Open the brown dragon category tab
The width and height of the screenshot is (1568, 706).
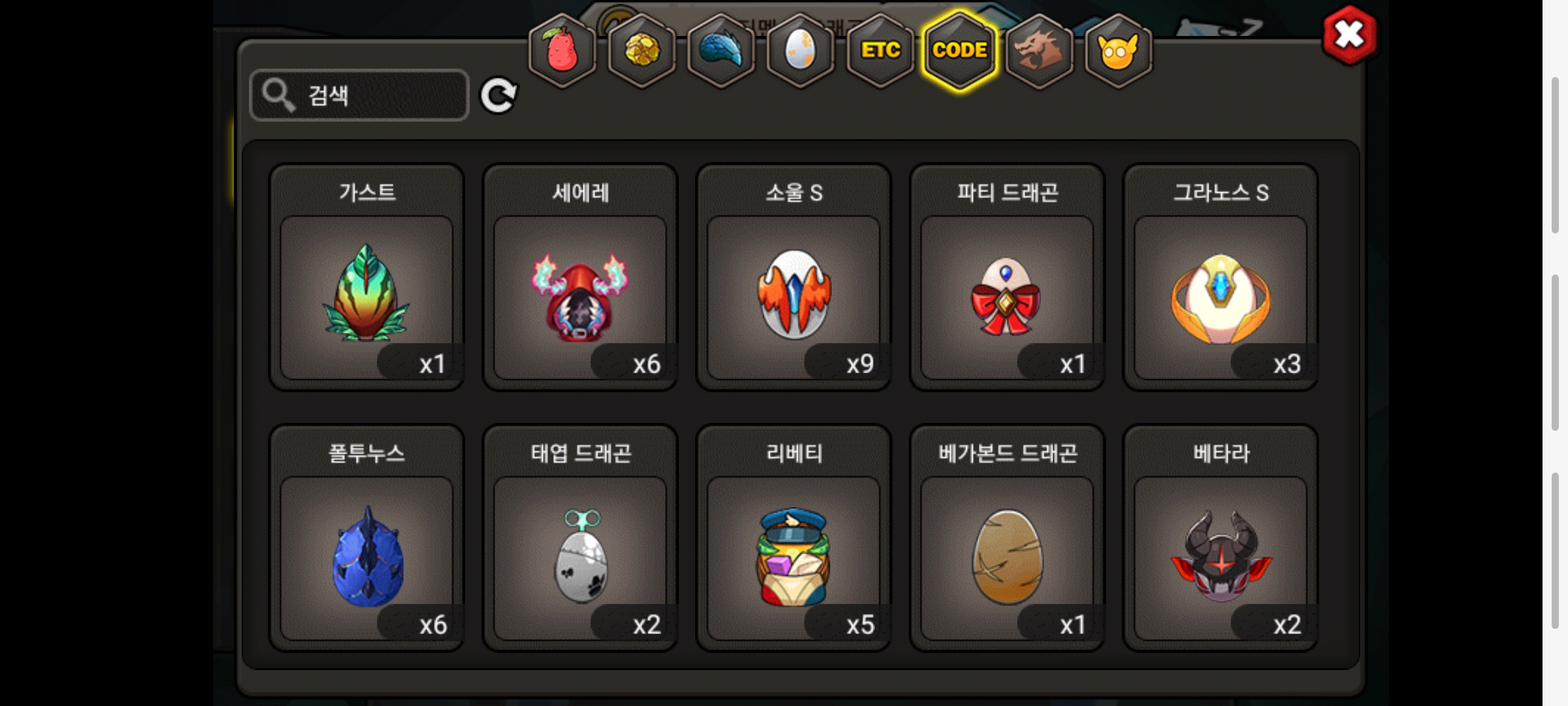[x=1039, y=50]
